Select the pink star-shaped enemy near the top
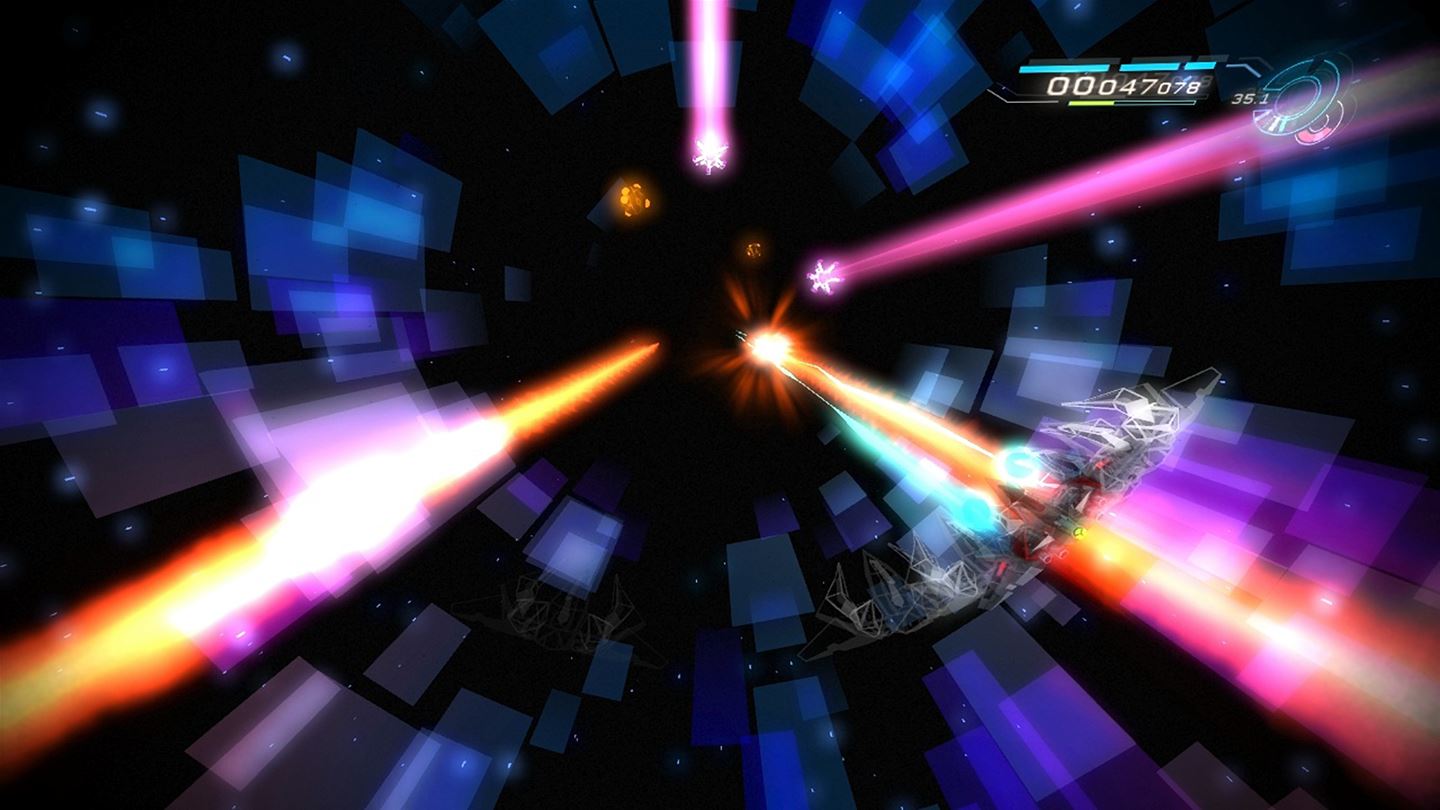Viewport: 1440px width, 810px height. (712, 155)
